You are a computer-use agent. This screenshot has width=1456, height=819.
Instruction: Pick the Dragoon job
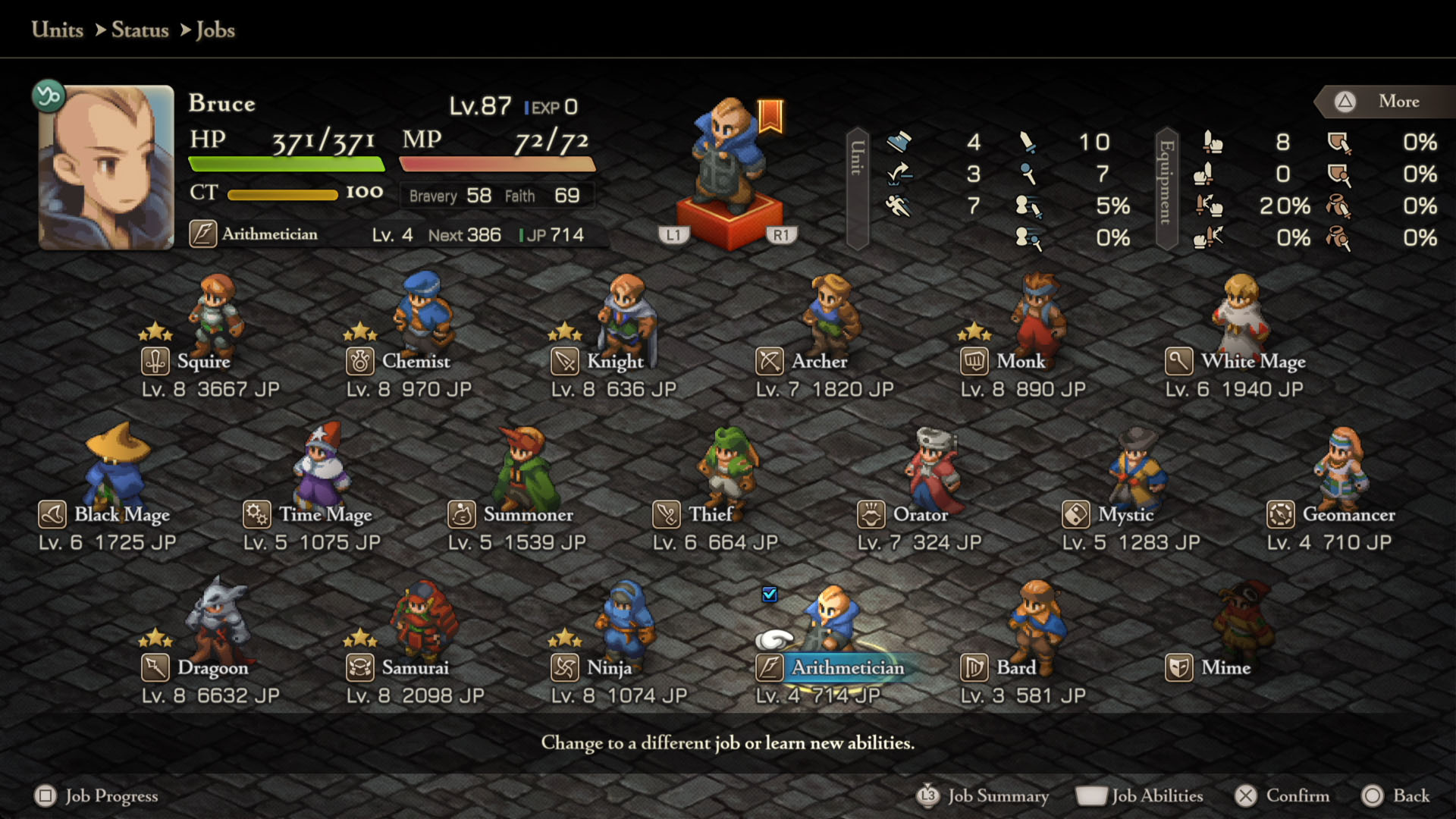pyautogui.click(x=212, y=668)
